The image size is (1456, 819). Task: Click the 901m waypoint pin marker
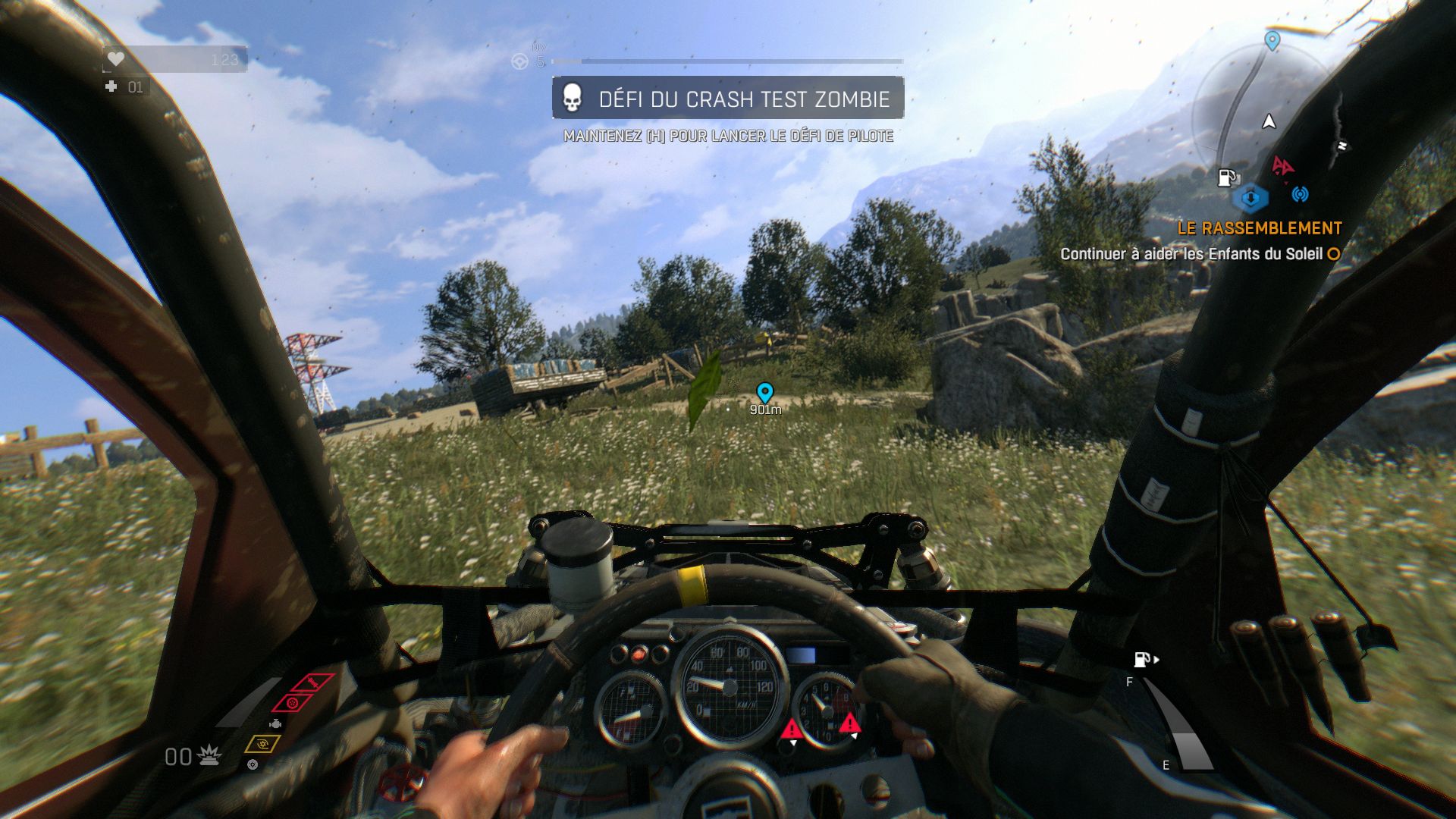765,392
